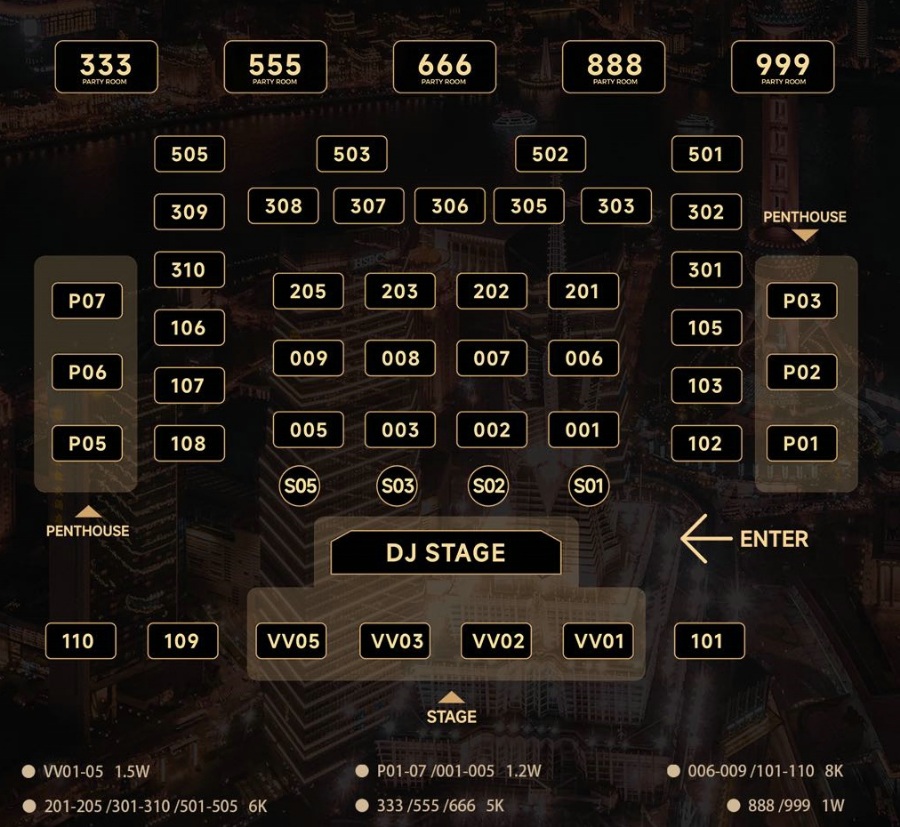Select table 306
Viewport: 900px width, 827px height.
450,206
